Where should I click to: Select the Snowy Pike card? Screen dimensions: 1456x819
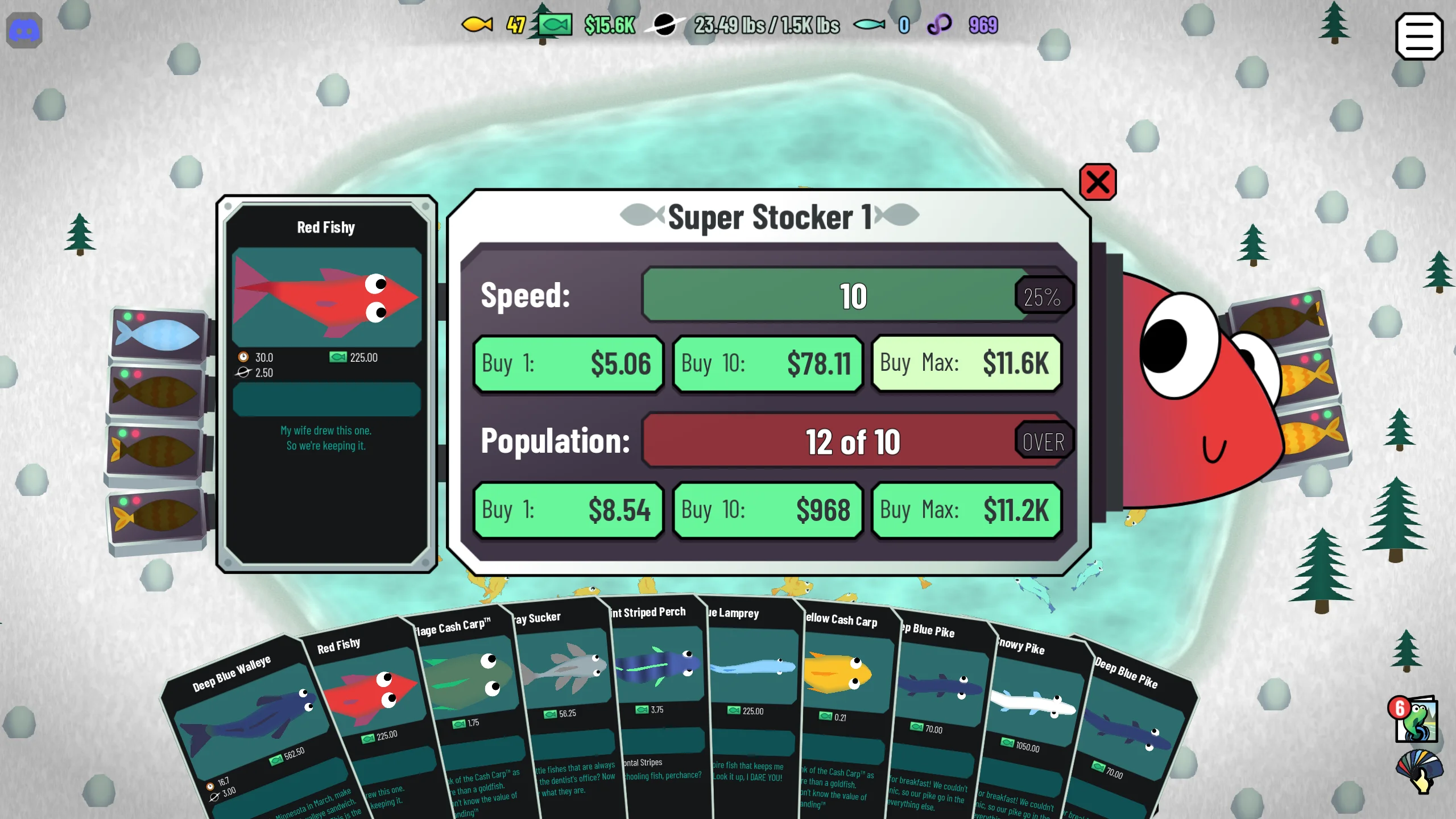pos(1032,705)
